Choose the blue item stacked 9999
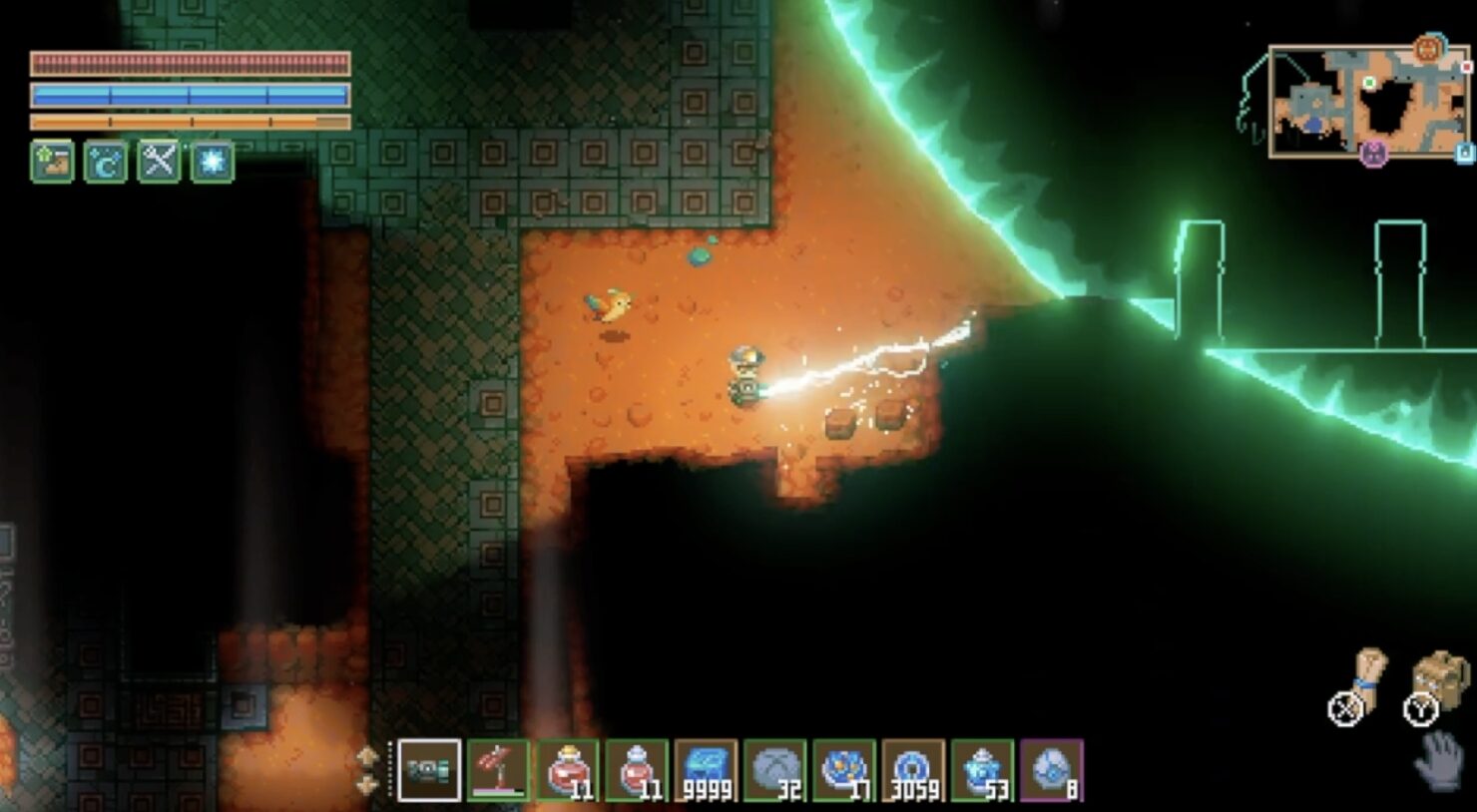 [x=706, y=770]
